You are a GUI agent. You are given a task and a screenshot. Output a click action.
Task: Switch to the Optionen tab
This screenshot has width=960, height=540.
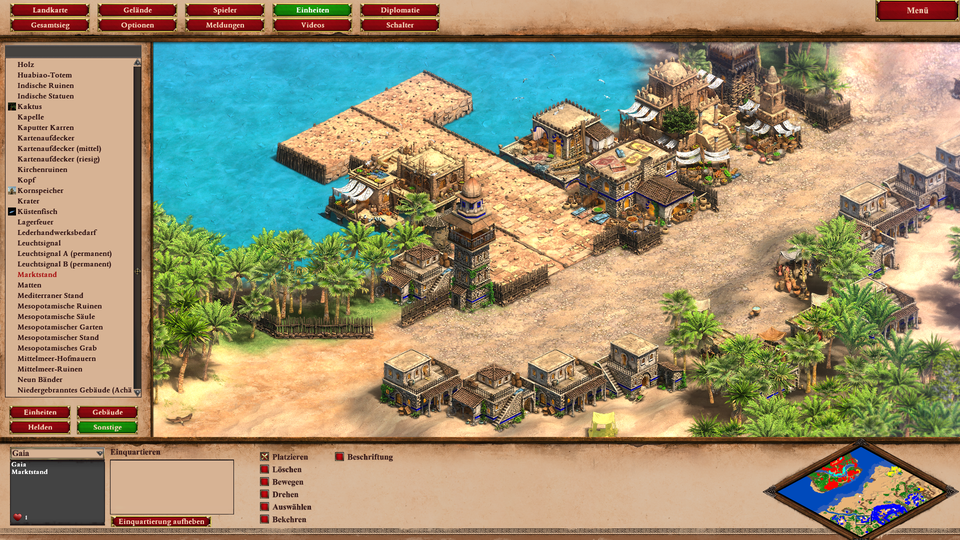pyautogui.click(x=137, y=25)
